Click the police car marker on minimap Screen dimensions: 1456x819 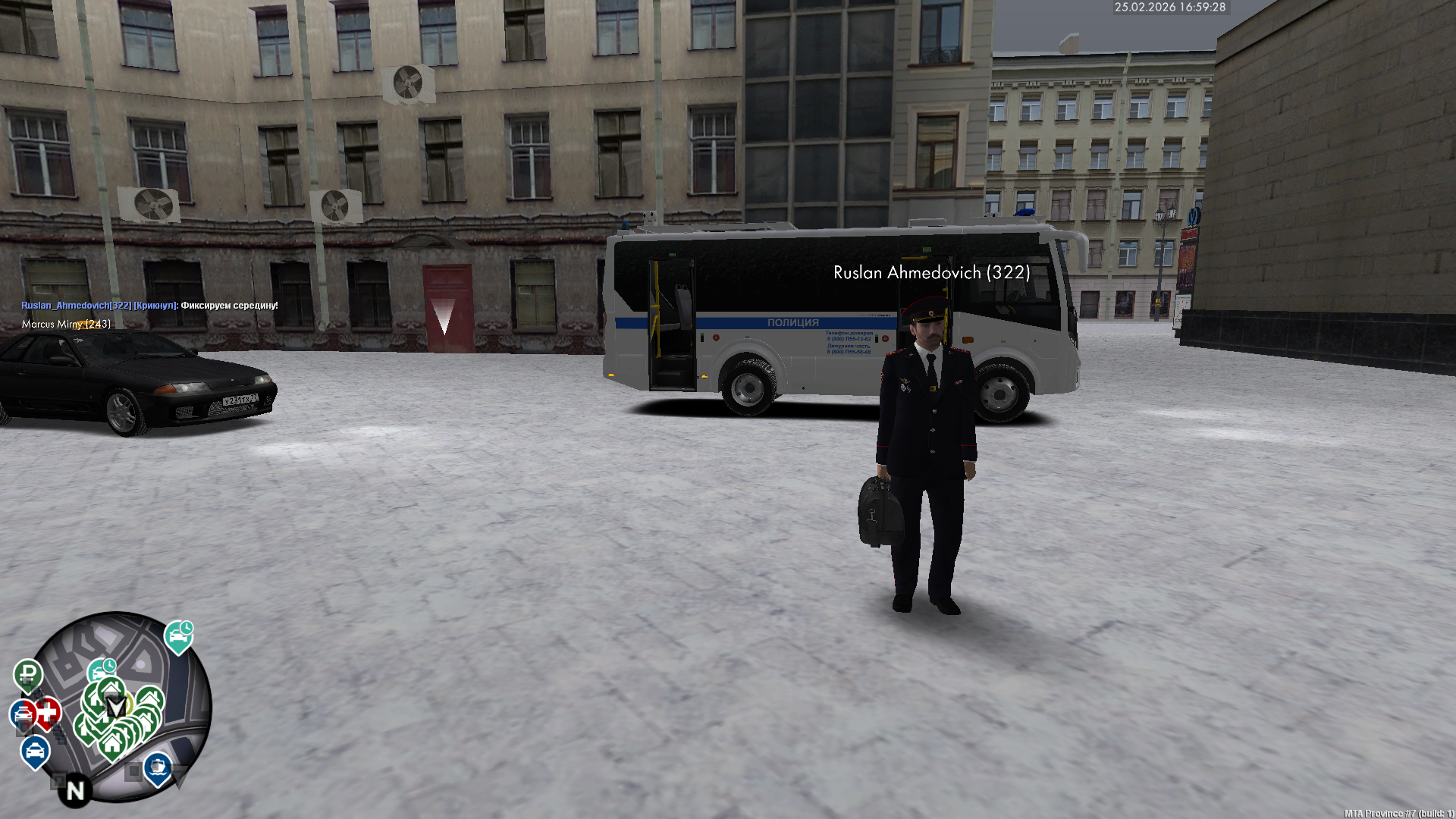[23, 714]
